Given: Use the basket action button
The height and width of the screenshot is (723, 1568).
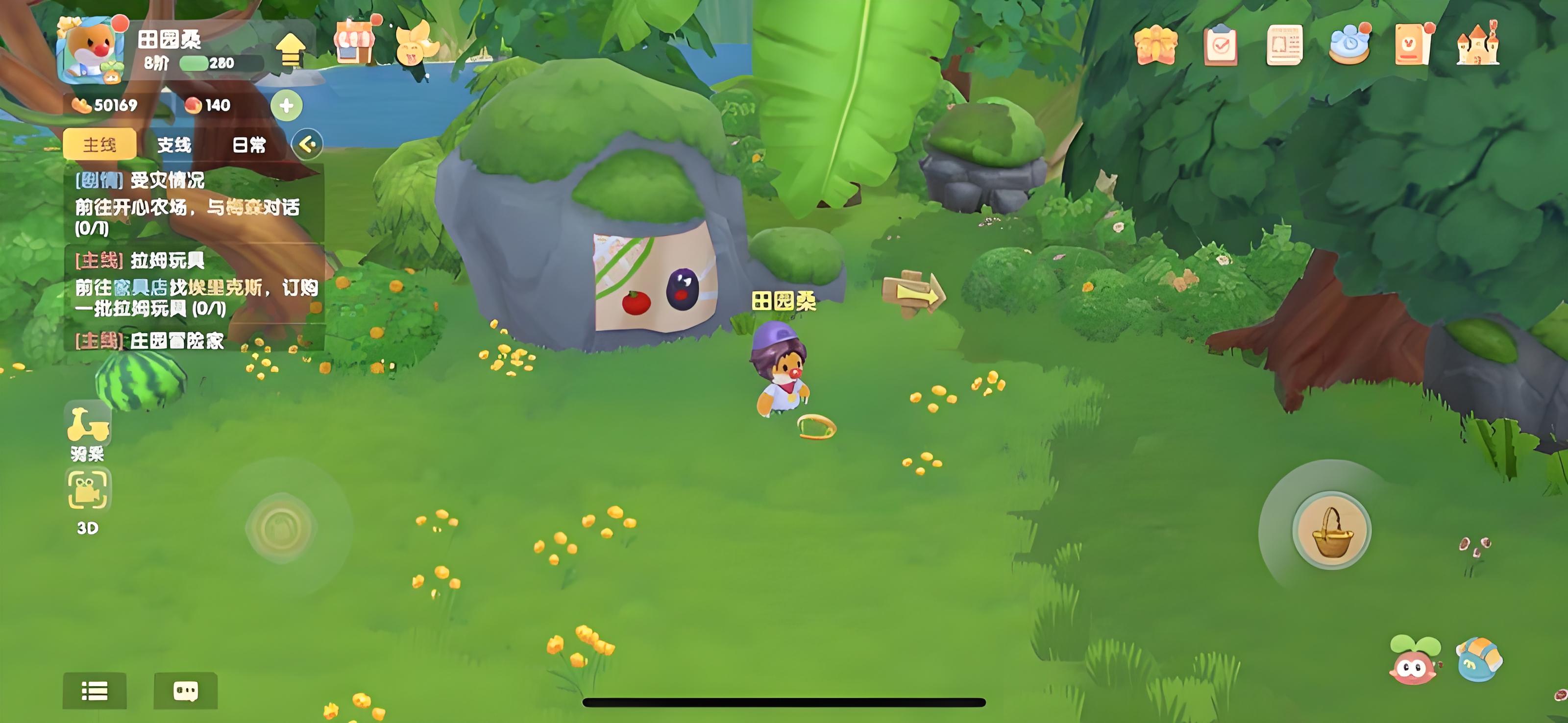Looking at the screenshot, I should (1331, 531).
